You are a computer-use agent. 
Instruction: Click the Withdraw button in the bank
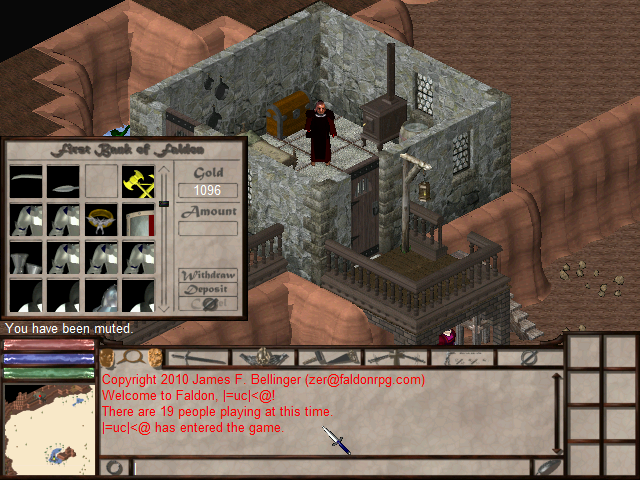[x=207, y=276]
